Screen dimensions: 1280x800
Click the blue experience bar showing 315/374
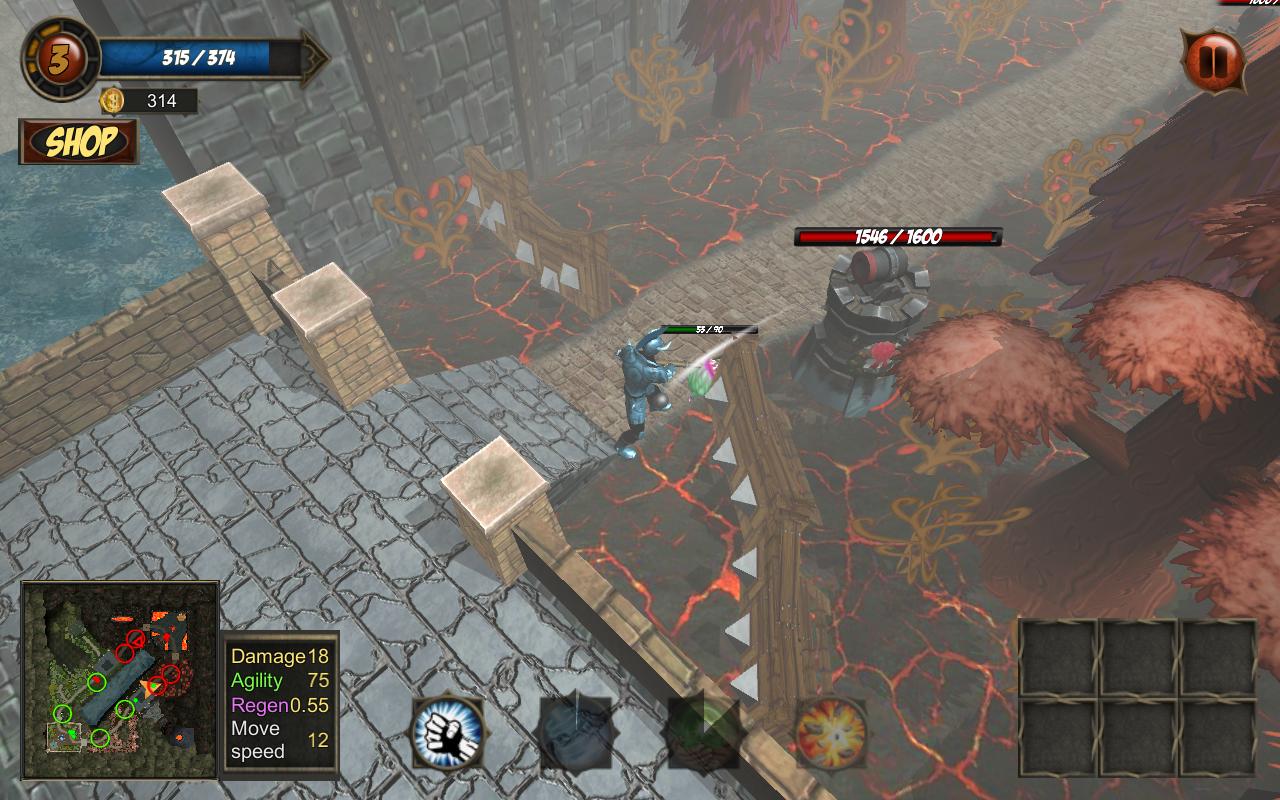click(200, 58)
